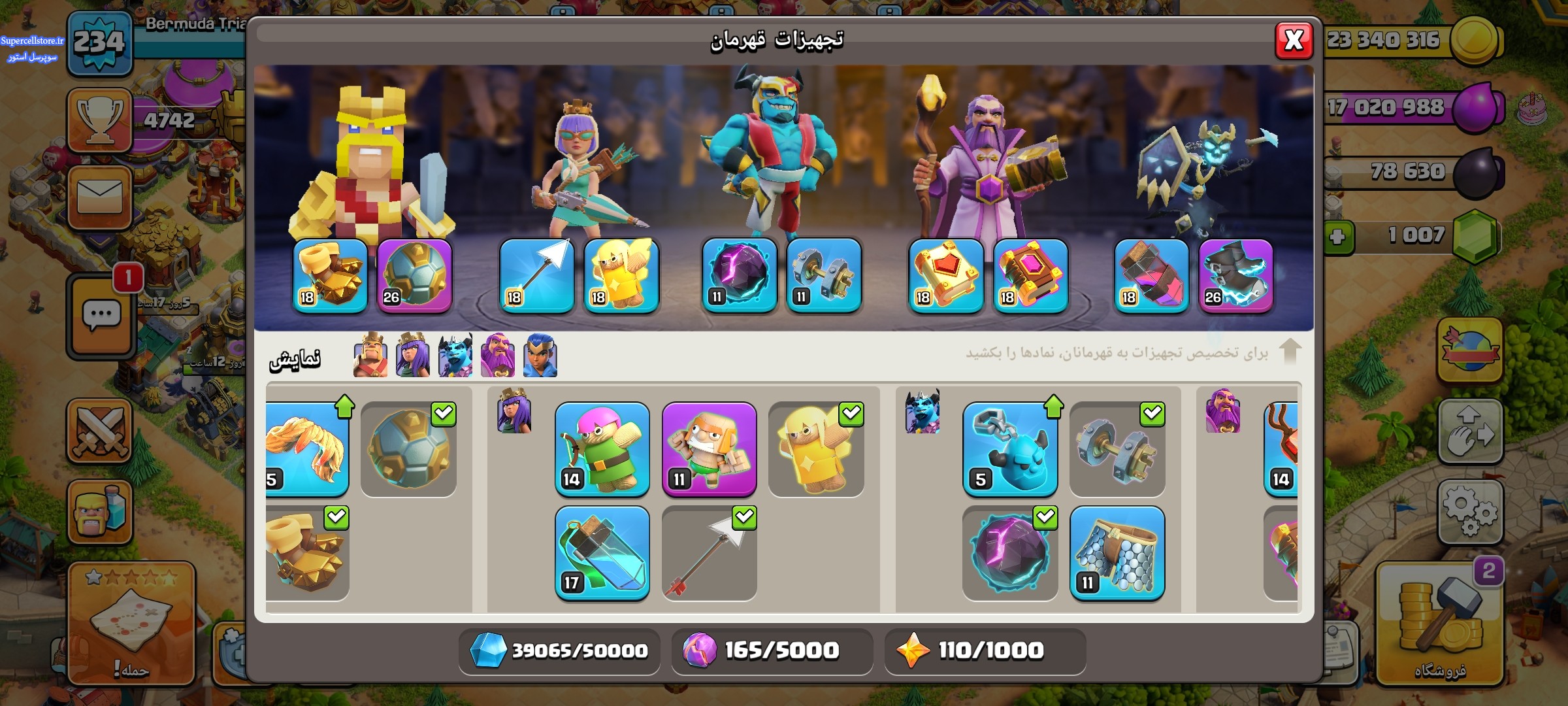Open the mailbox envelope button
This screenshot has height=706, width=1568.
[x=99, y=197]
